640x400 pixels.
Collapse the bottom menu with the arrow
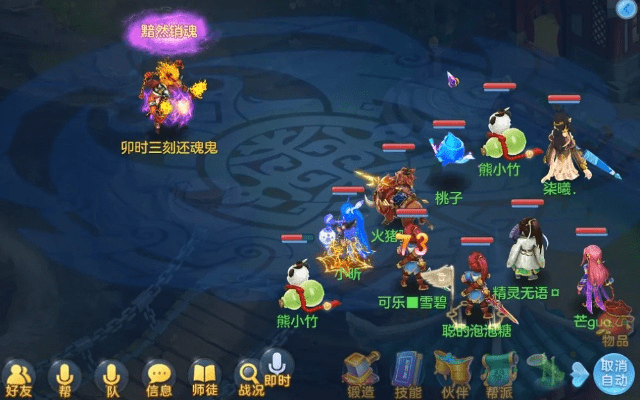pyautogui.click(x=579, y=373)
